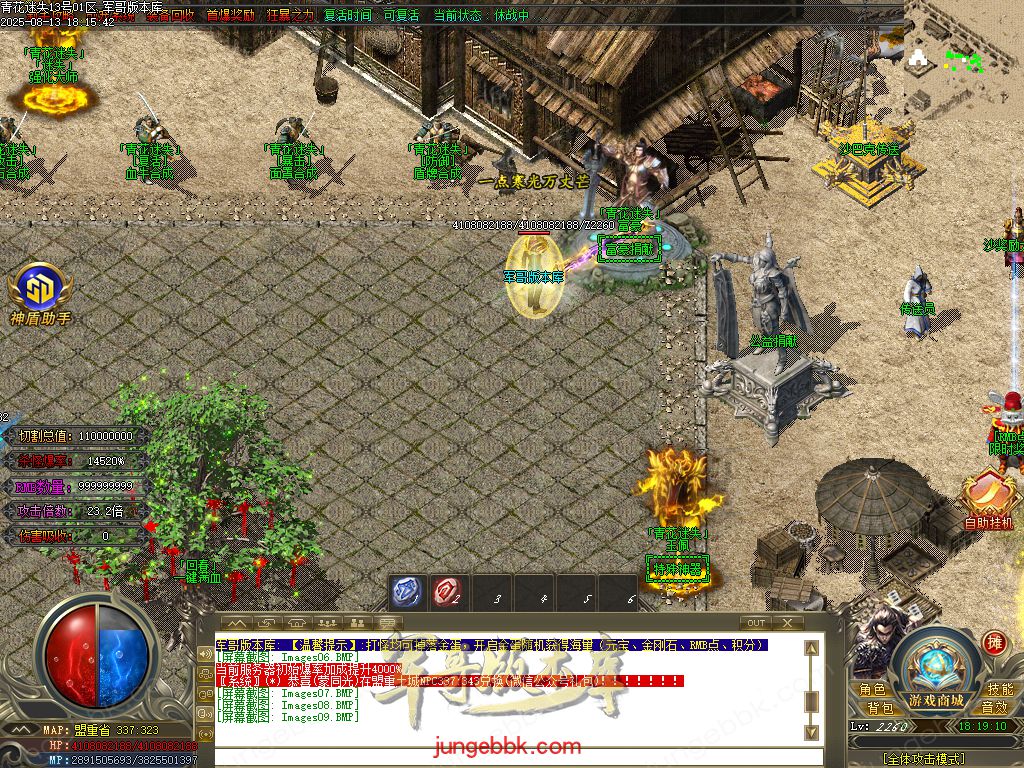The height and width of the screenshot is (768, 1024).
Task: Open 首爆奖励 first-kill rewards in the top bar
Action: pos(230,16)
